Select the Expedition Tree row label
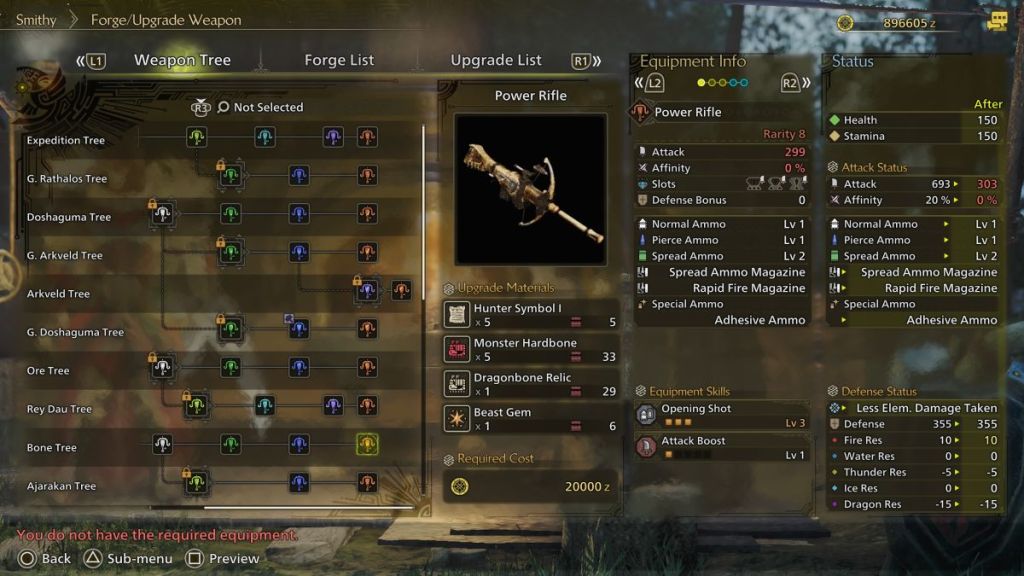 tap(66, 141)
